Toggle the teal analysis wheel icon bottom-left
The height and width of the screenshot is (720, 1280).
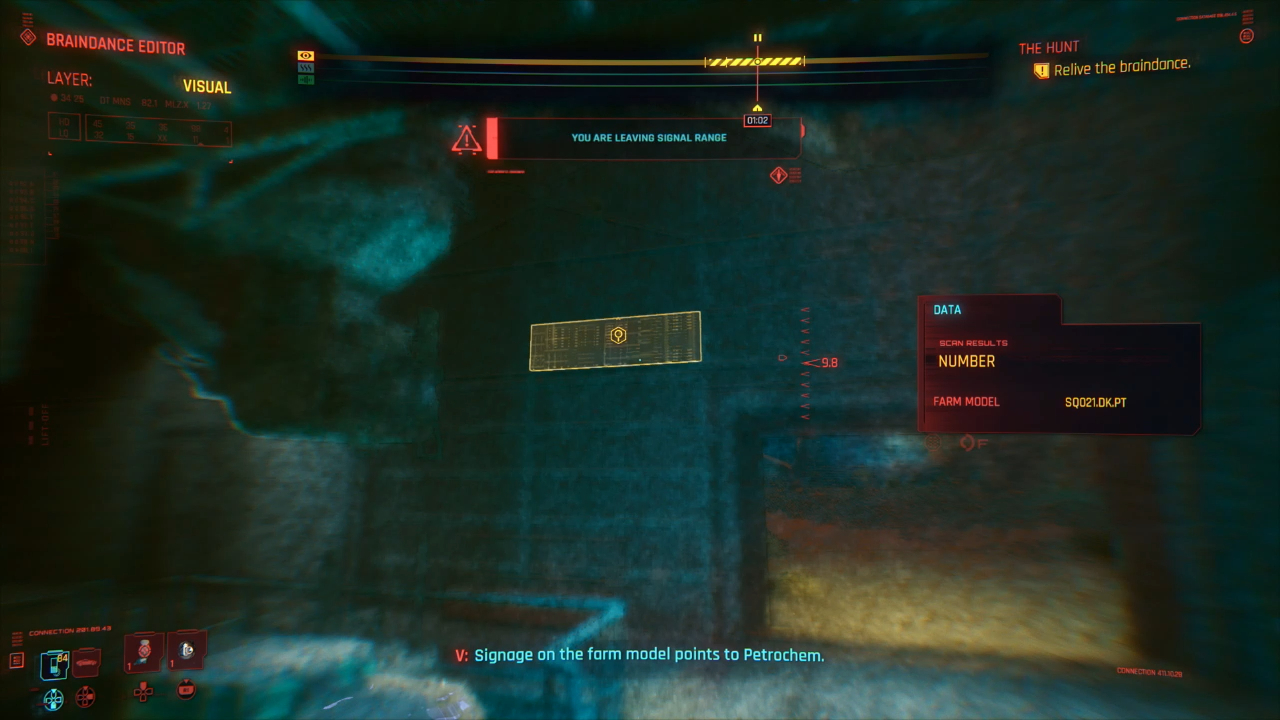point(53,698)
